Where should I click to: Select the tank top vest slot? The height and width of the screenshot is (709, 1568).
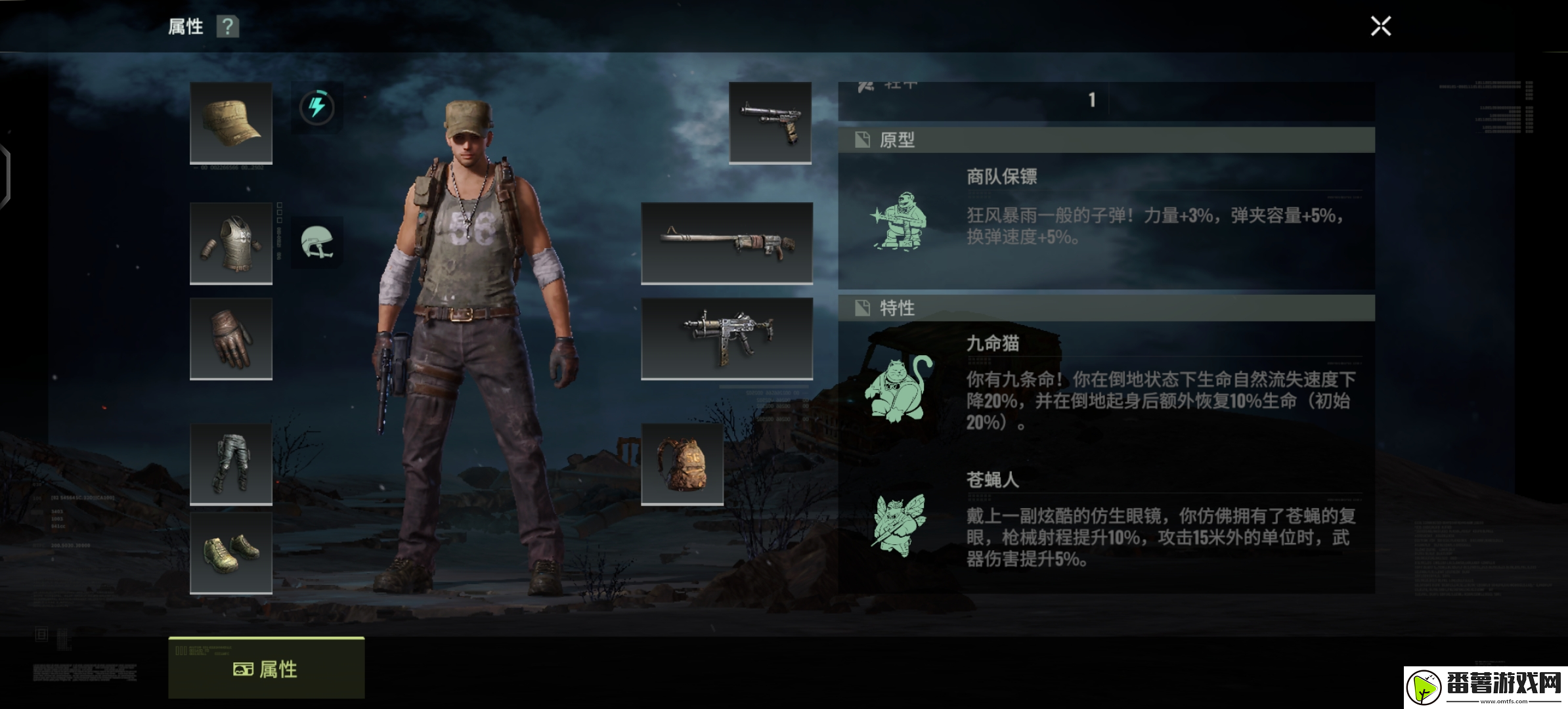tap(231, 243)
